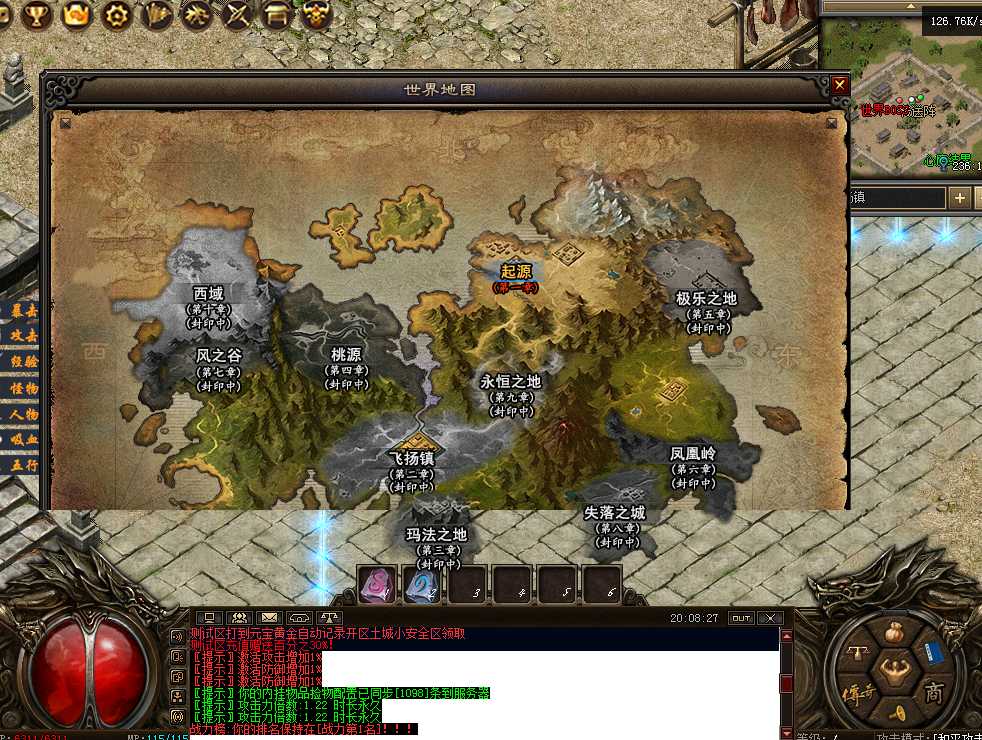Use the pink rune in hotbar slot 1
This screenshot has height=740, width=982.
[376, 584]
